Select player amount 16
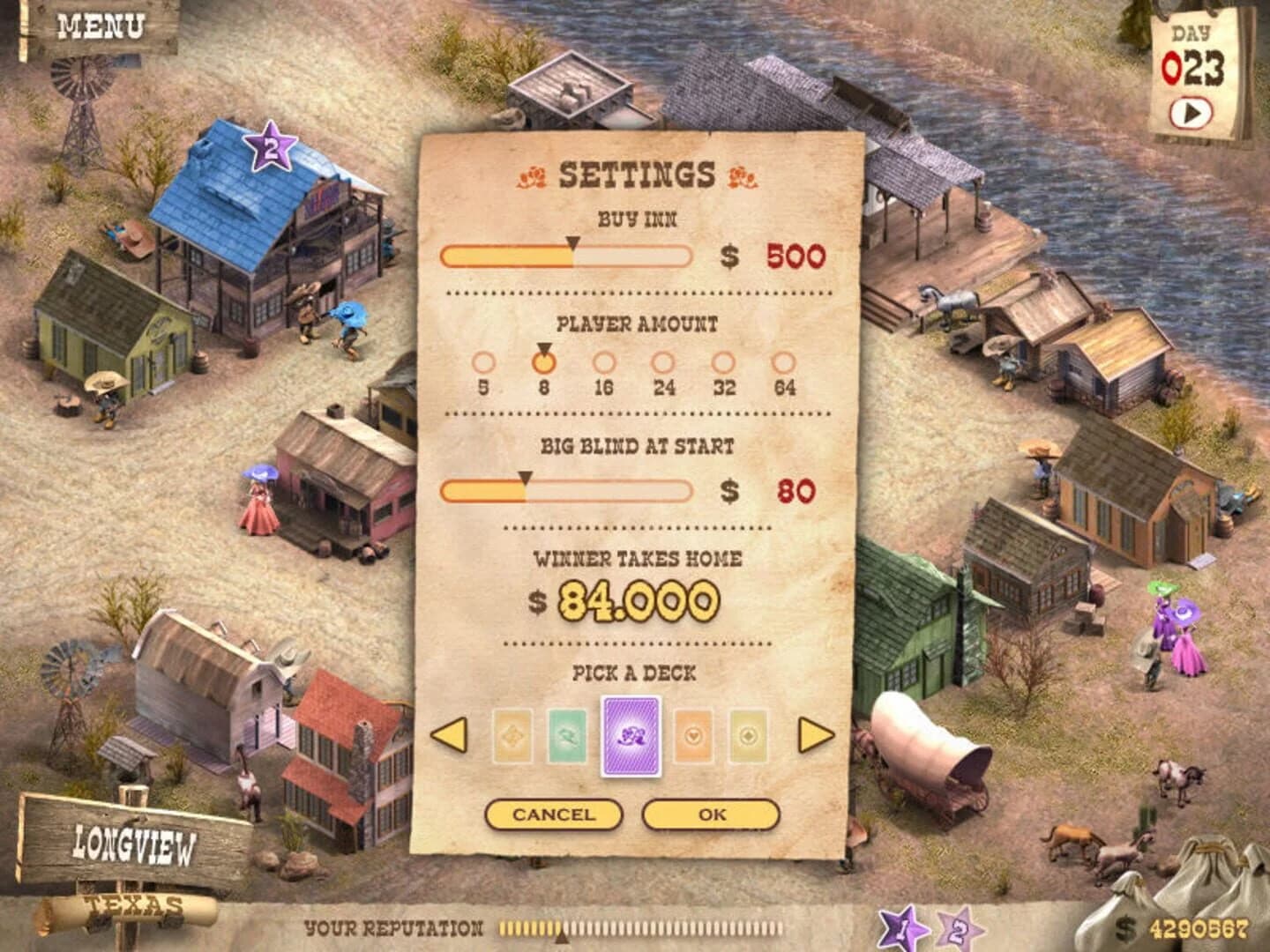1270x952 pixels. [604, 362]
